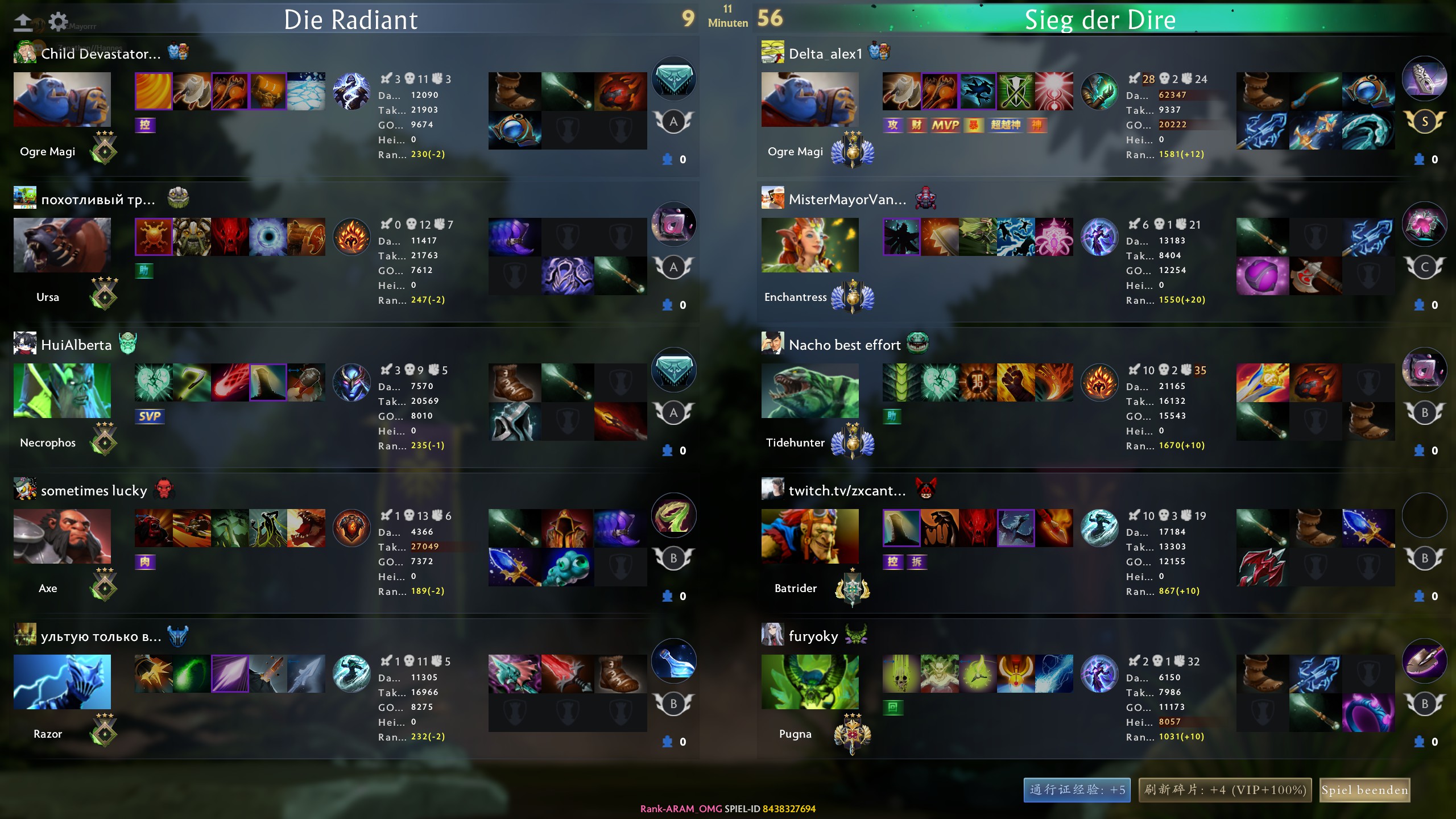
Task: Click the Nacho best effort player name
Action: (845, 345)
